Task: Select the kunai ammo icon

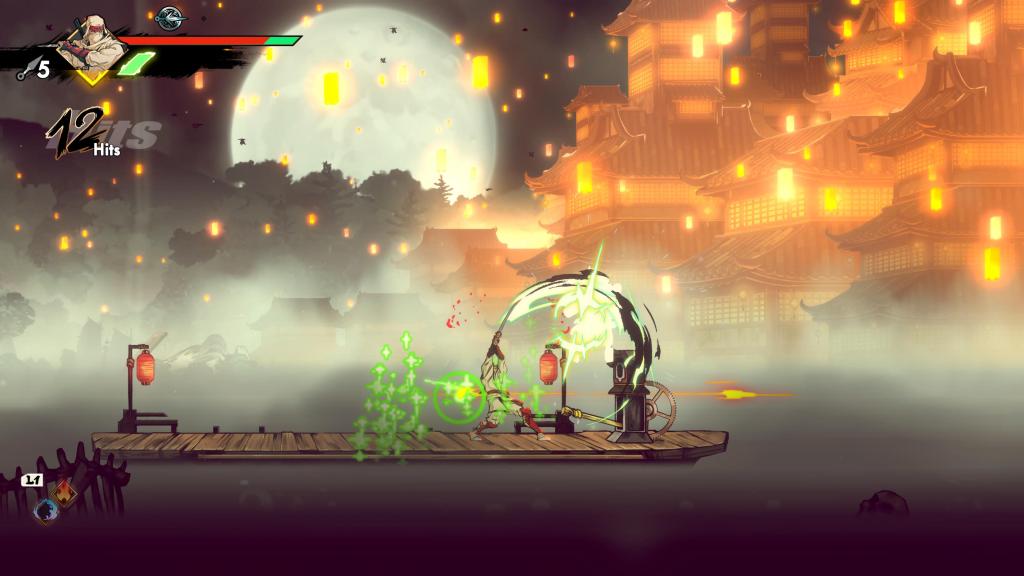Action: (21, 70)
